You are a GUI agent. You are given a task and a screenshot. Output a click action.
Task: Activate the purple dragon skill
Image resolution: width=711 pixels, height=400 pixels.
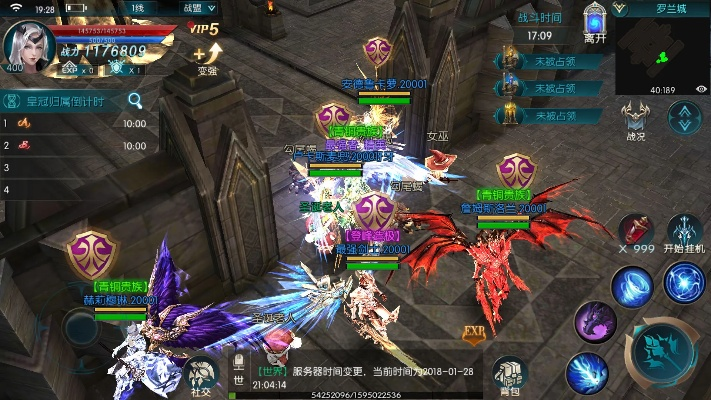[x=595, y=322]
